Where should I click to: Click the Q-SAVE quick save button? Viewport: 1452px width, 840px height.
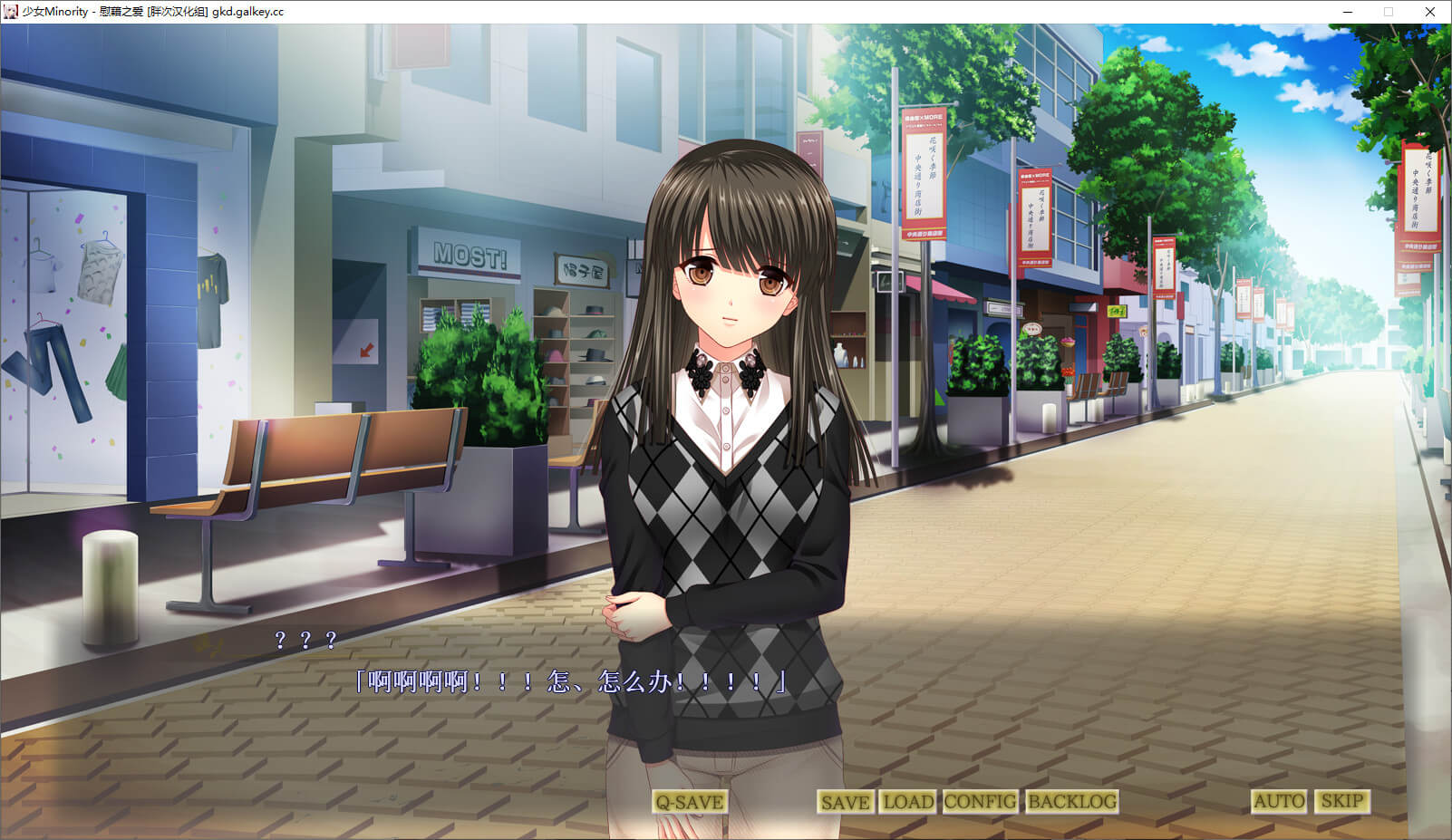click(689, 802)
